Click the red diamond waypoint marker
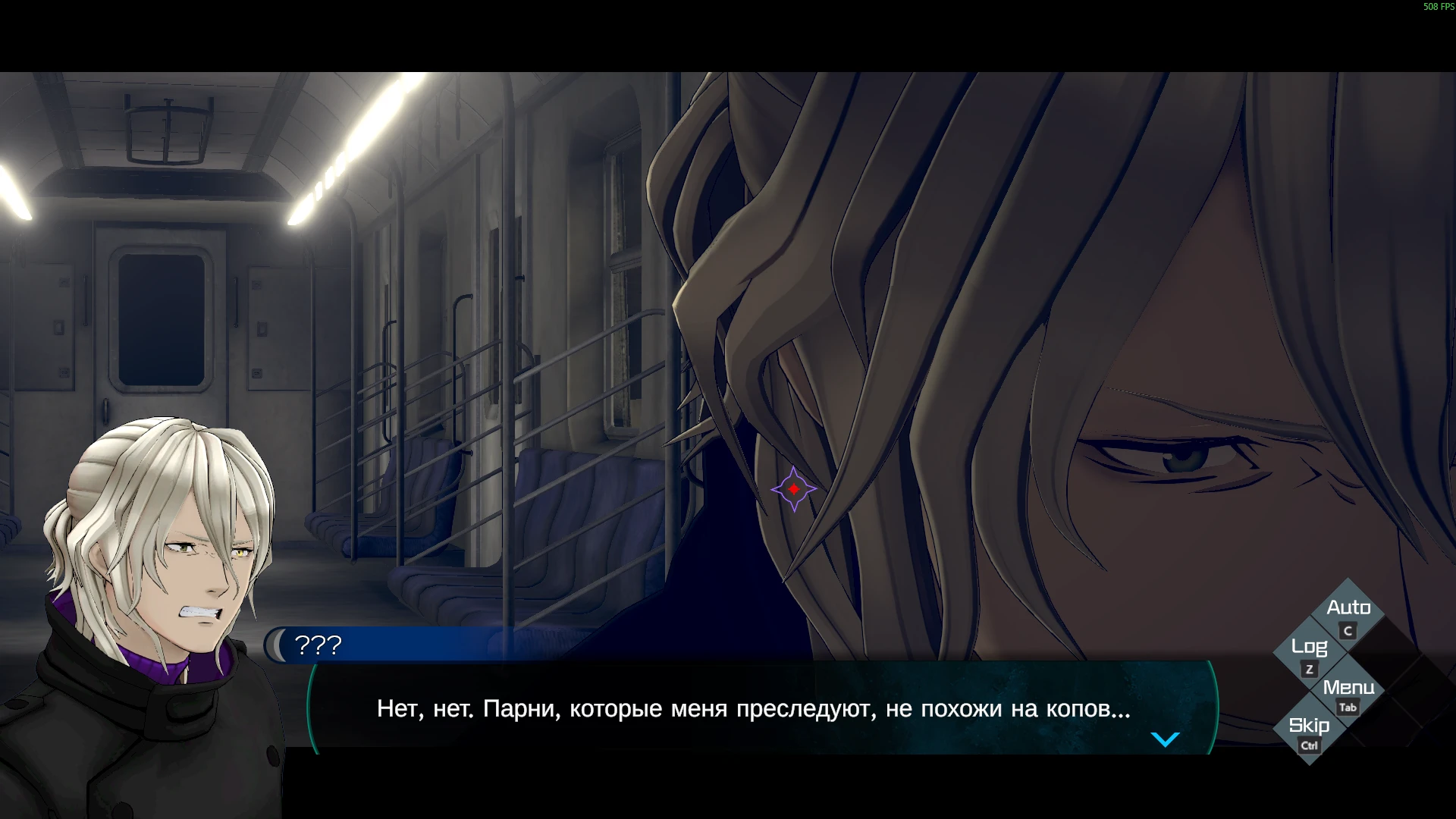Image resolution: width=1456 pixels, height=819 pixels. (793, 488)
